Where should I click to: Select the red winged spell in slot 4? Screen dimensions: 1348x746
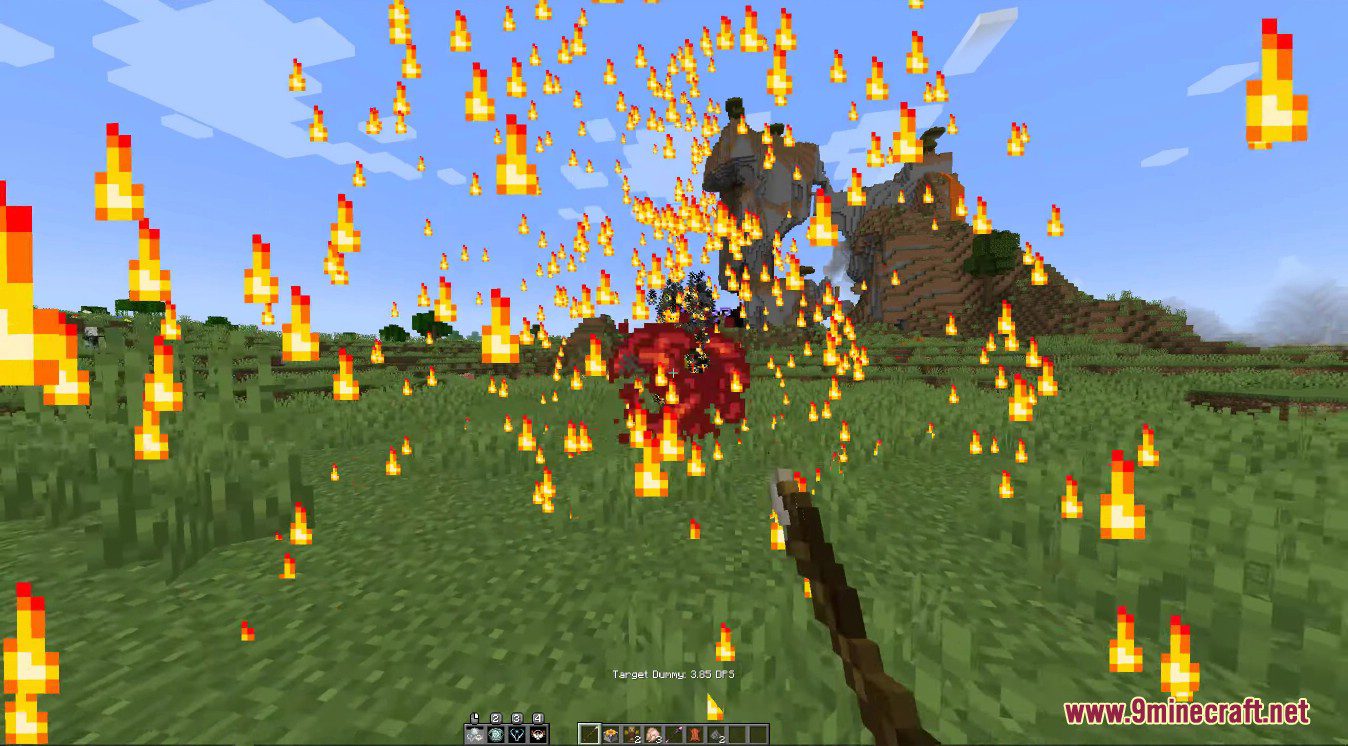click(538, 736)
